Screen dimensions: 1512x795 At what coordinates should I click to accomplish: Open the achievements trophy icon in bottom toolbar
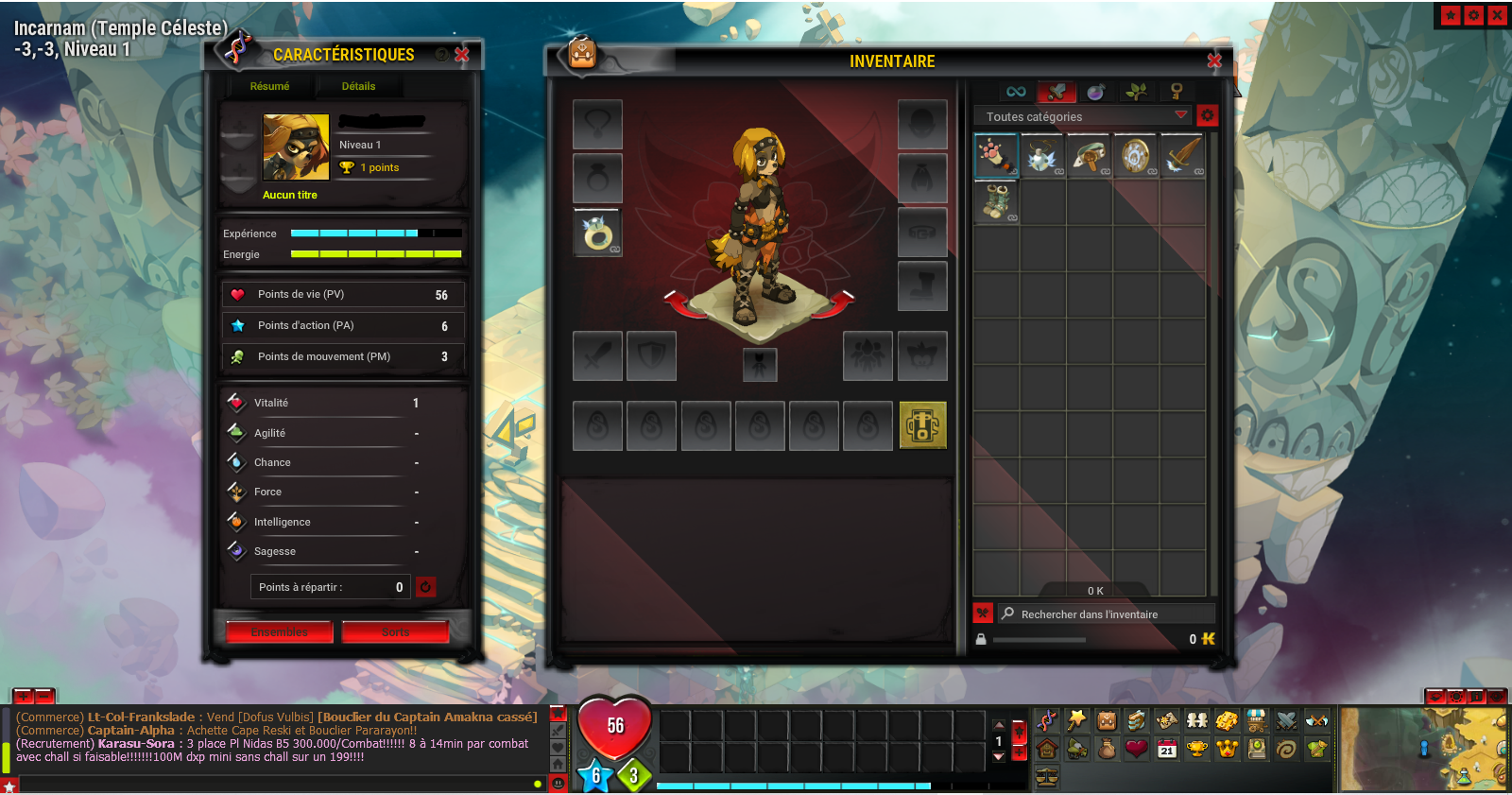click(1197, 749)
